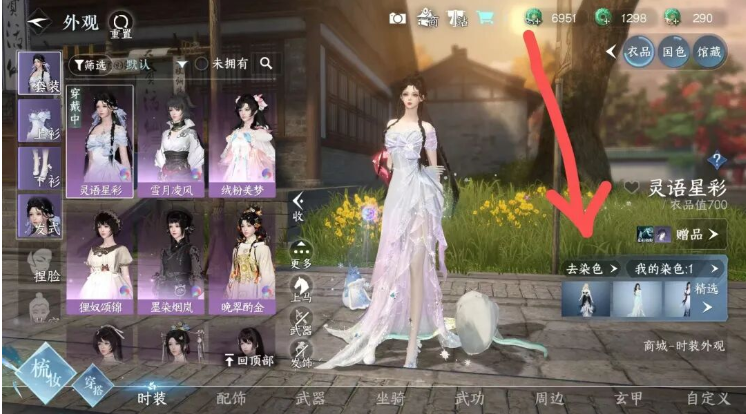Image resolution: width=746 pixels, height=414 pixels.
Task: Select the 墨染烟岚 black outfit
Action: (170, 257)
